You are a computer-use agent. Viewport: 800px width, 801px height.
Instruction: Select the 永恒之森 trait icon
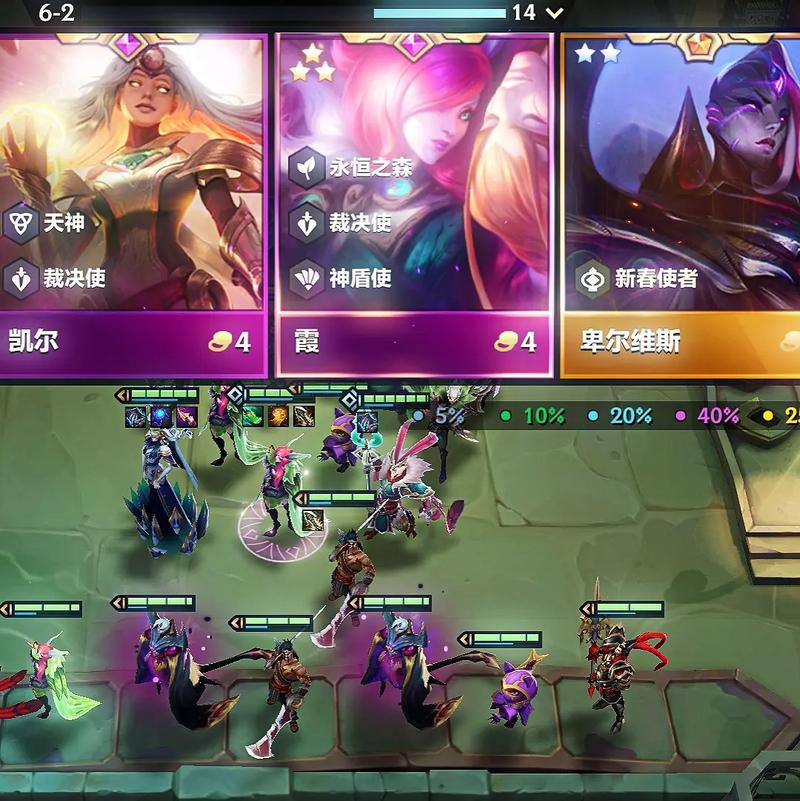tap(306, 167)
